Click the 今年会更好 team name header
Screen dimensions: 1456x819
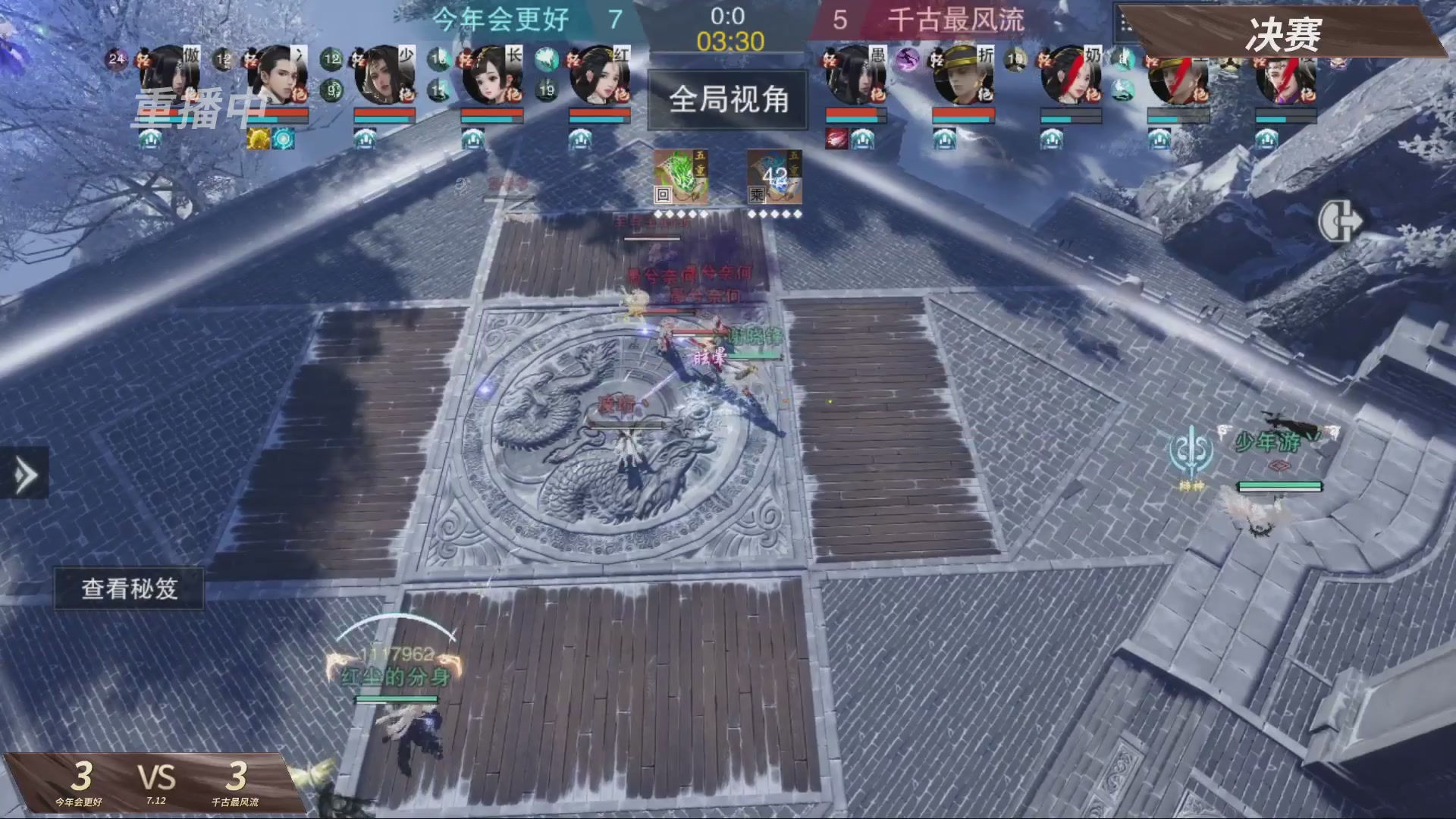tap(500, 20)
